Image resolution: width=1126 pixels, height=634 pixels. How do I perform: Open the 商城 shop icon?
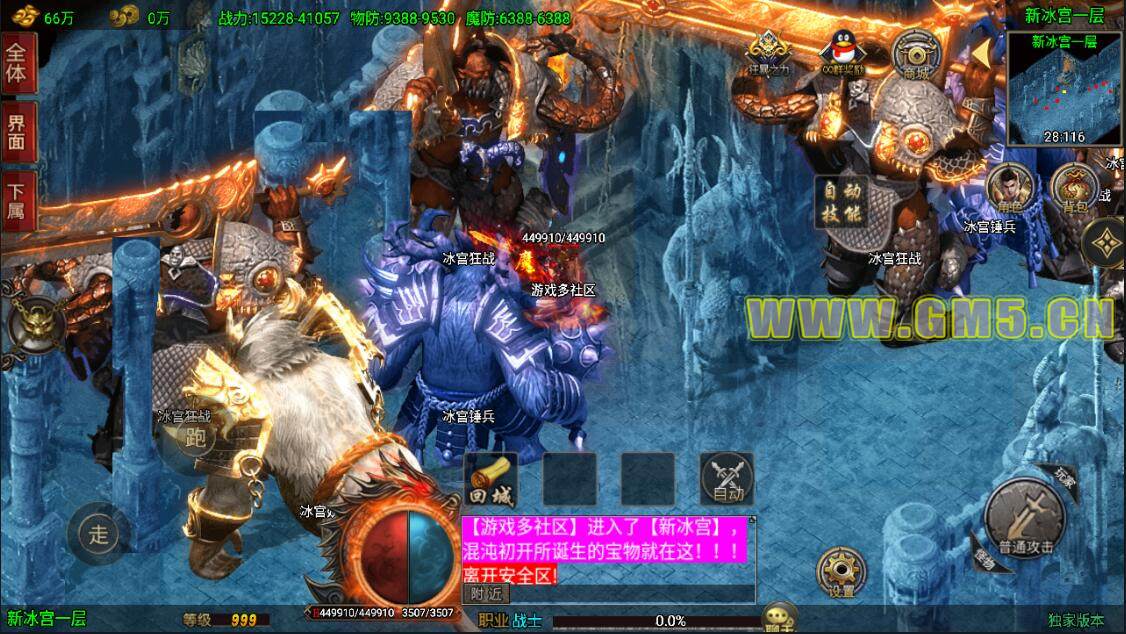(x=912, y=55)
